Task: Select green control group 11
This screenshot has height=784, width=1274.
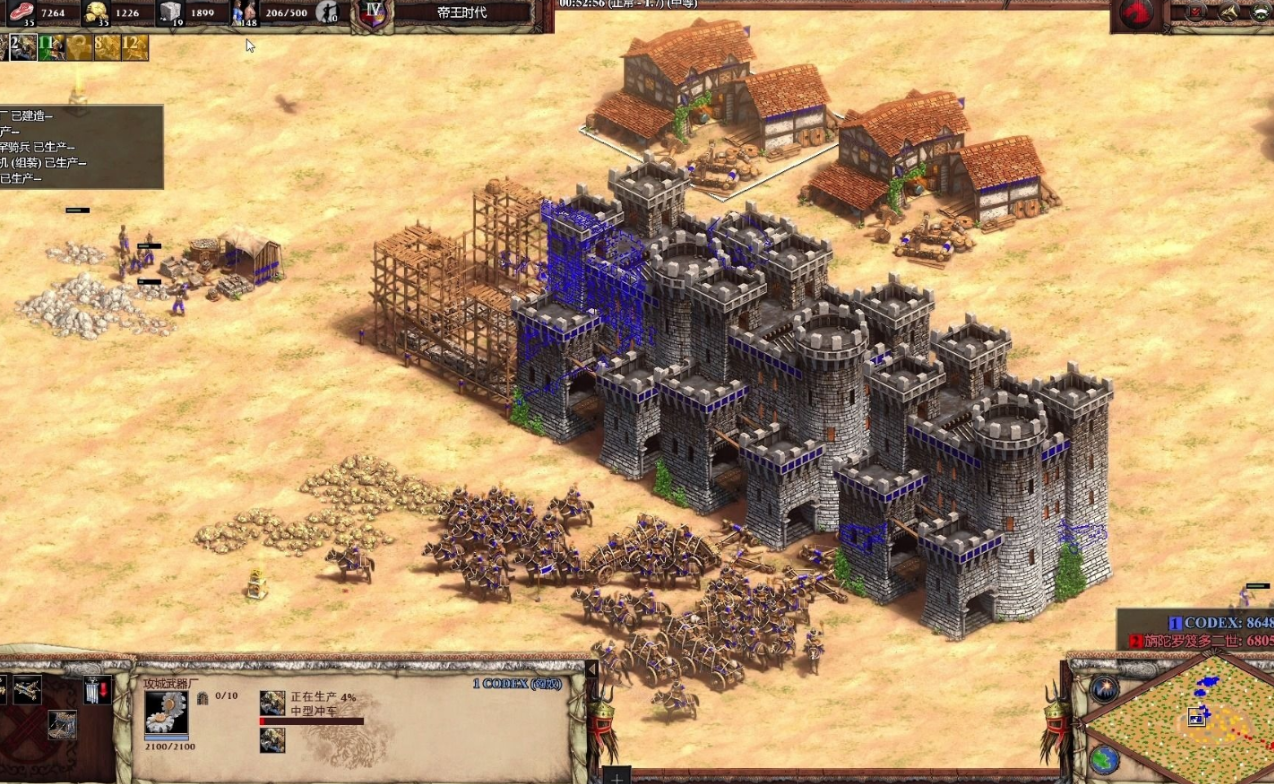Action: coord(50,47)
